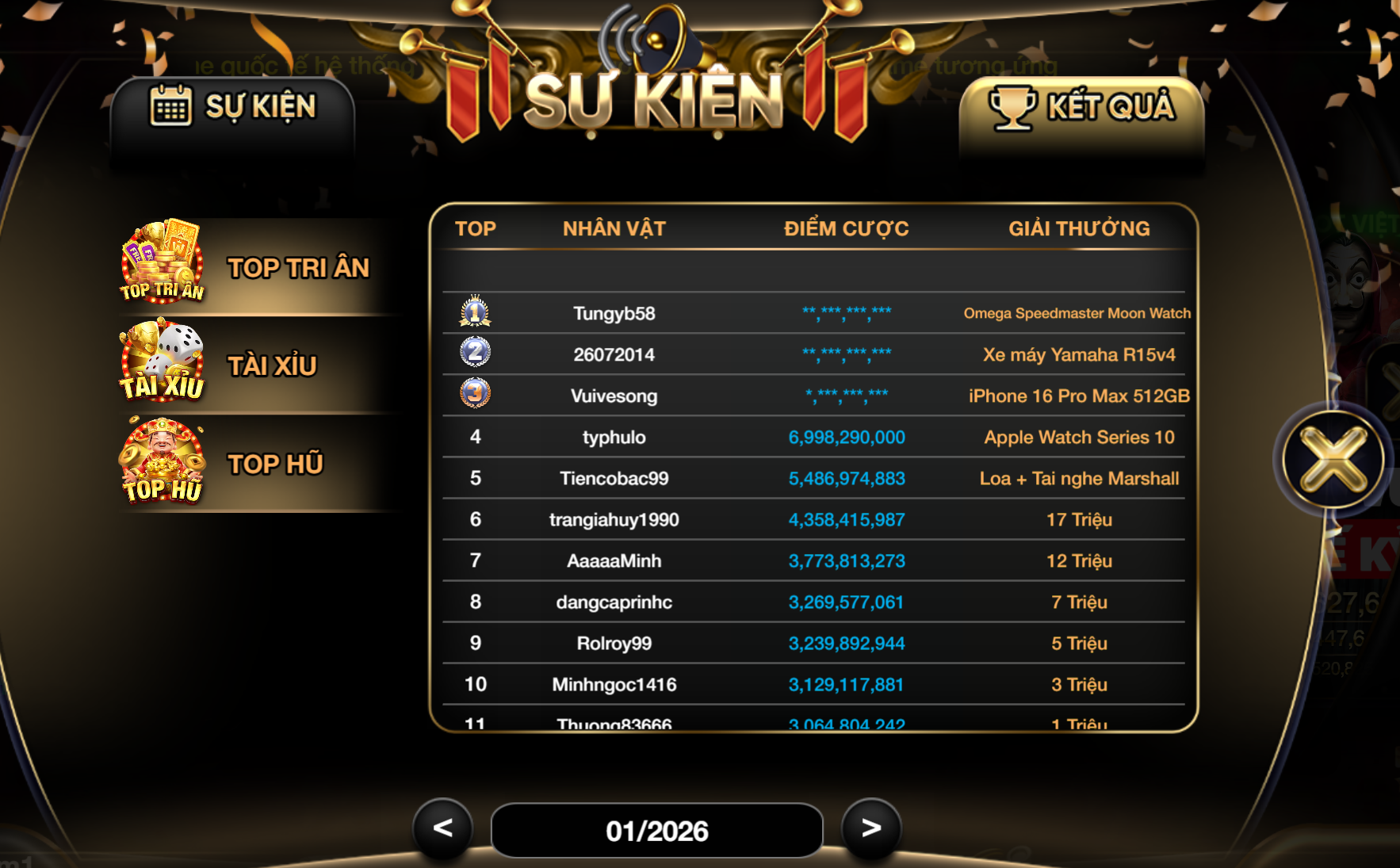The height and width of the screenshot is (868, 1400).
Task: Choose the typhulo leaderboard row
Action: 614,437
